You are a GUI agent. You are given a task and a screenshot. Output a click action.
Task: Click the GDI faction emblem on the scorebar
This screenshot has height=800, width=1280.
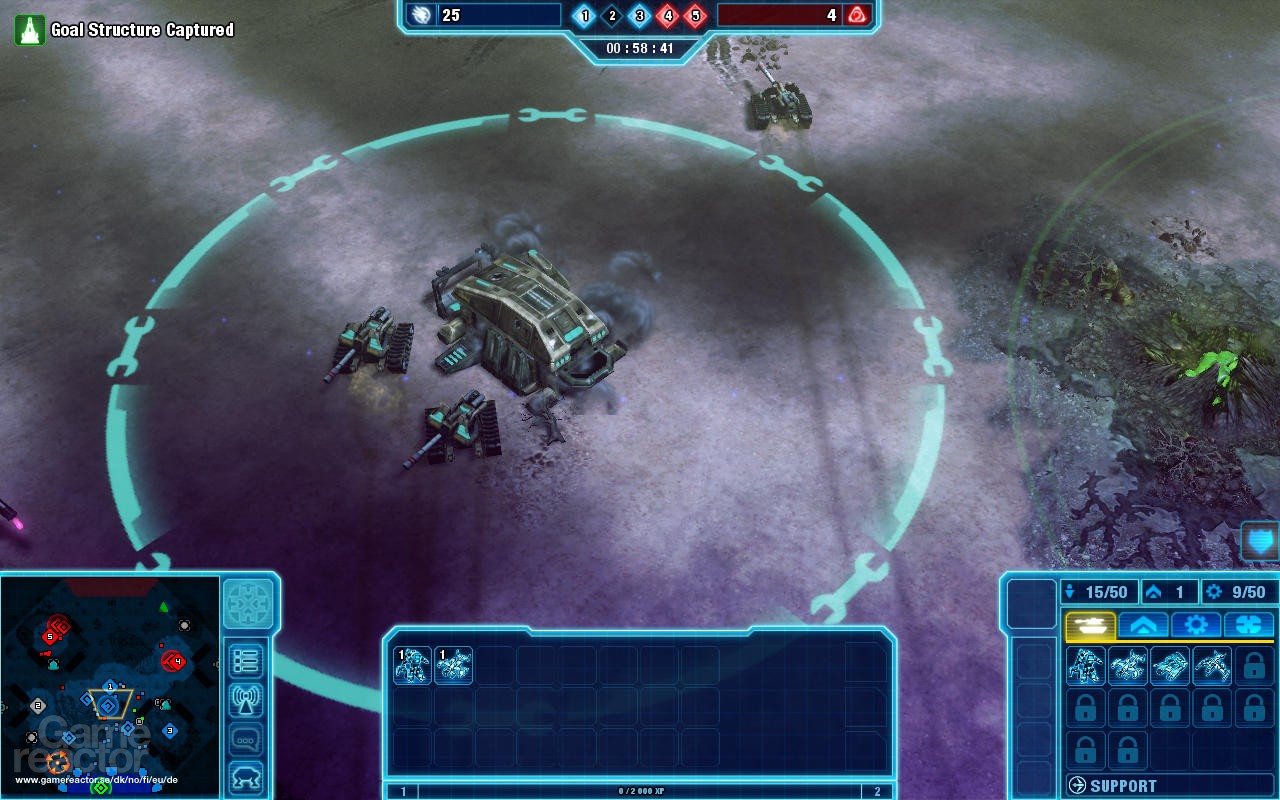[x=423, y=15]
